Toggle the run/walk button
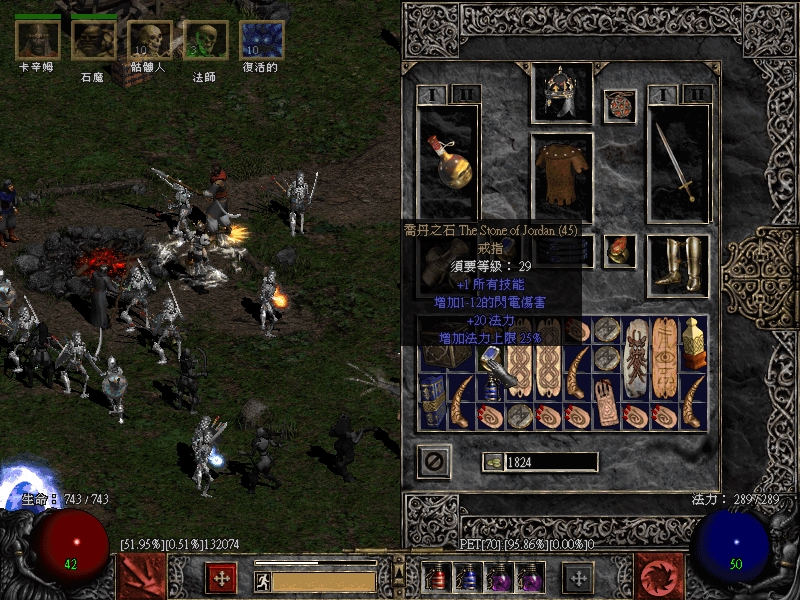 click(x=263, y=580)
